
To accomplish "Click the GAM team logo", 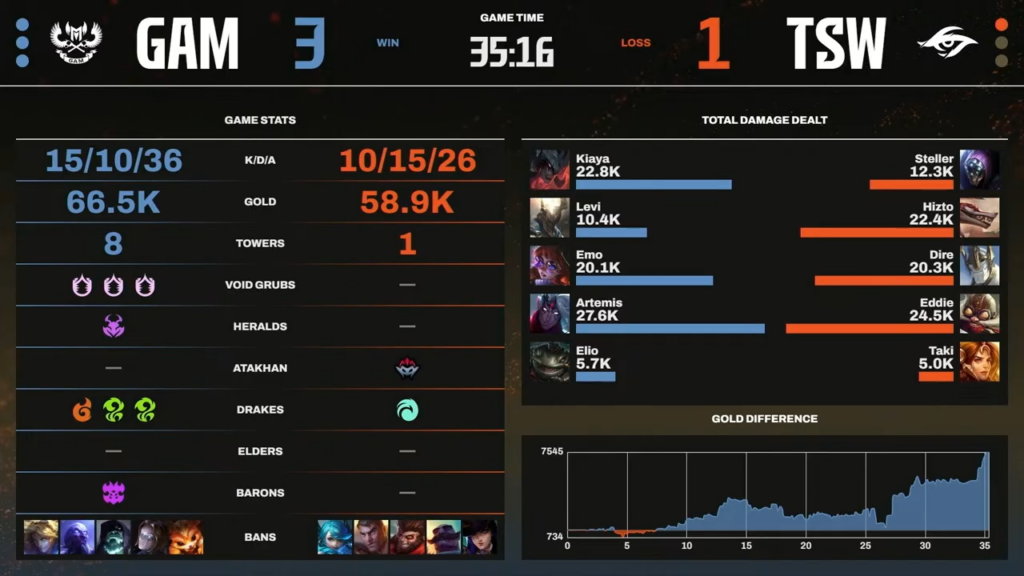I will click(76, 43).
